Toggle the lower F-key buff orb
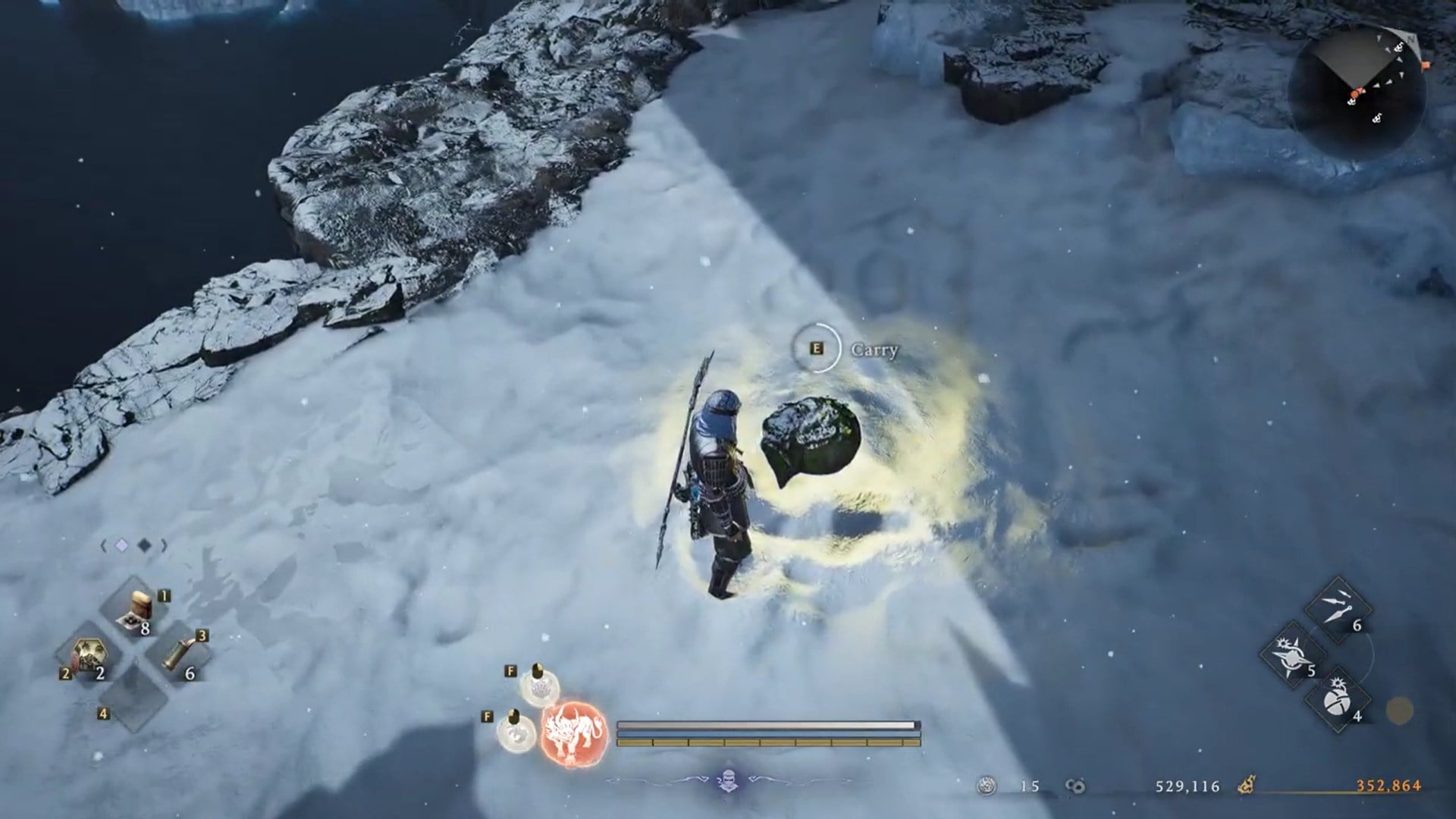Screen dimensions: 1456x819 click(514, 733)
